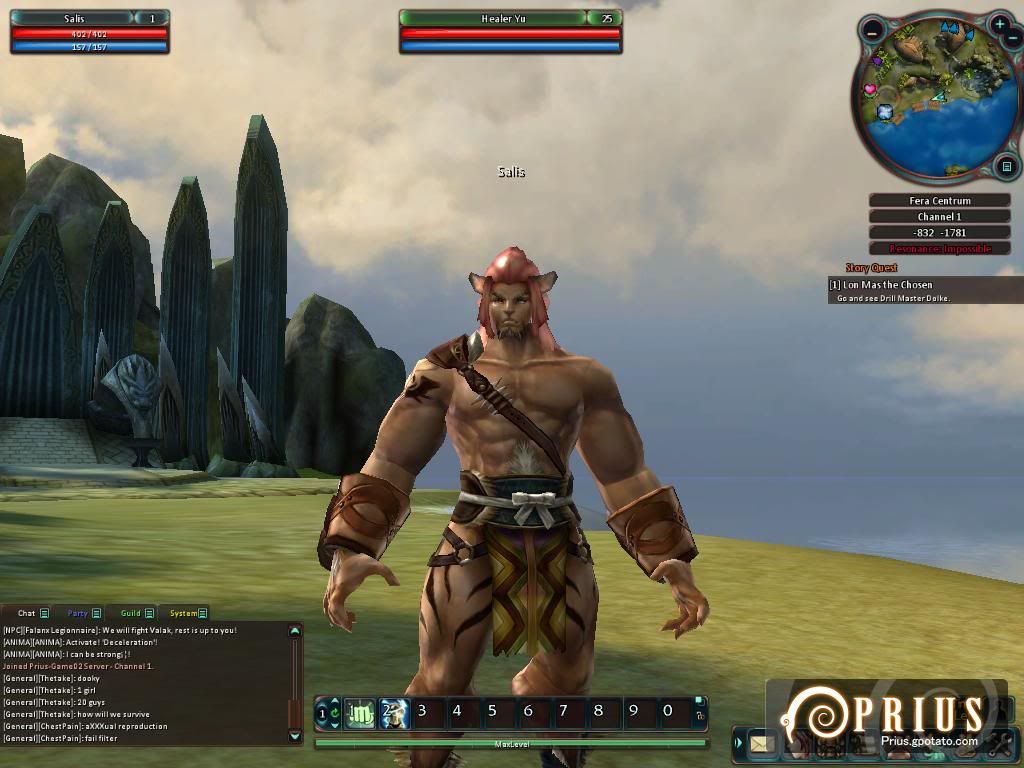Activate the fist attack skill in slot 1
Screen dimensions: 1024x768
(359, 712)
